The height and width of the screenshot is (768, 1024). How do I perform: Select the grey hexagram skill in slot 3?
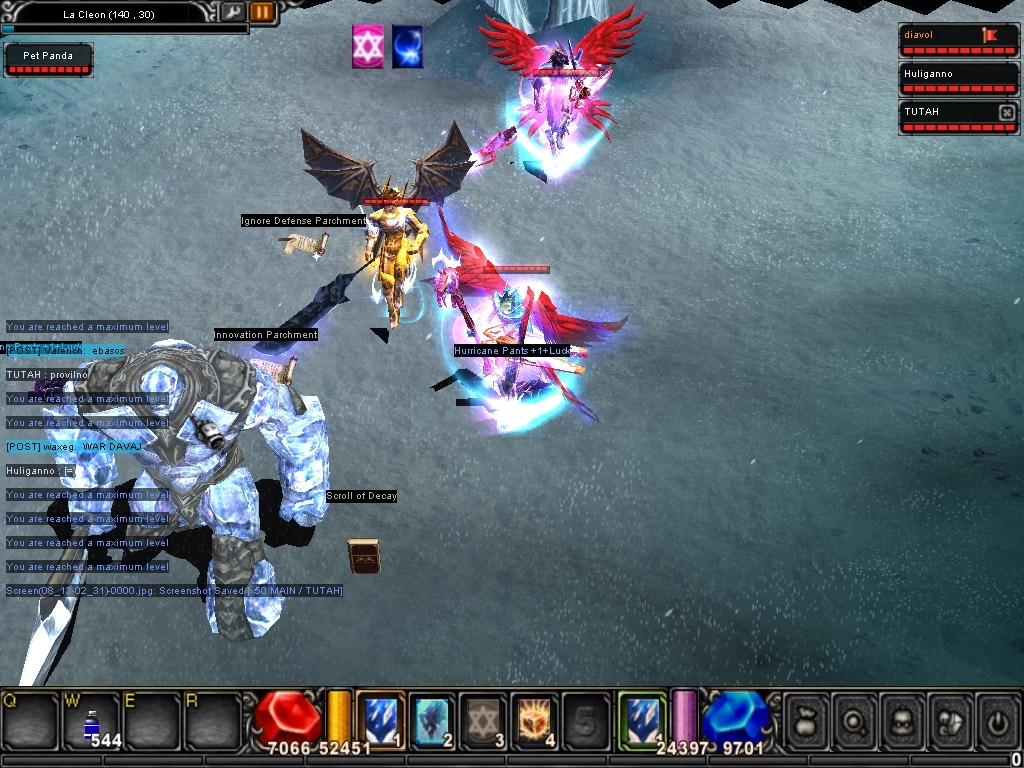tap(484, 719)
